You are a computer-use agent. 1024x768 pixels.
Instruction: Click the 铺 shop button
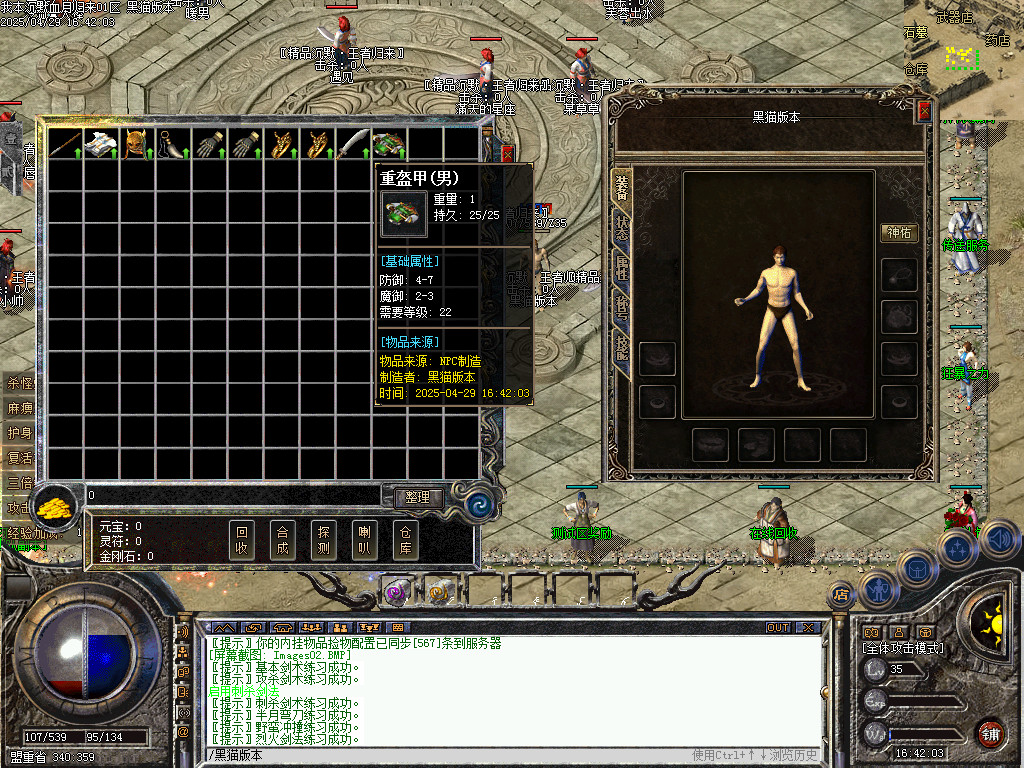click(x=990, y=732)
